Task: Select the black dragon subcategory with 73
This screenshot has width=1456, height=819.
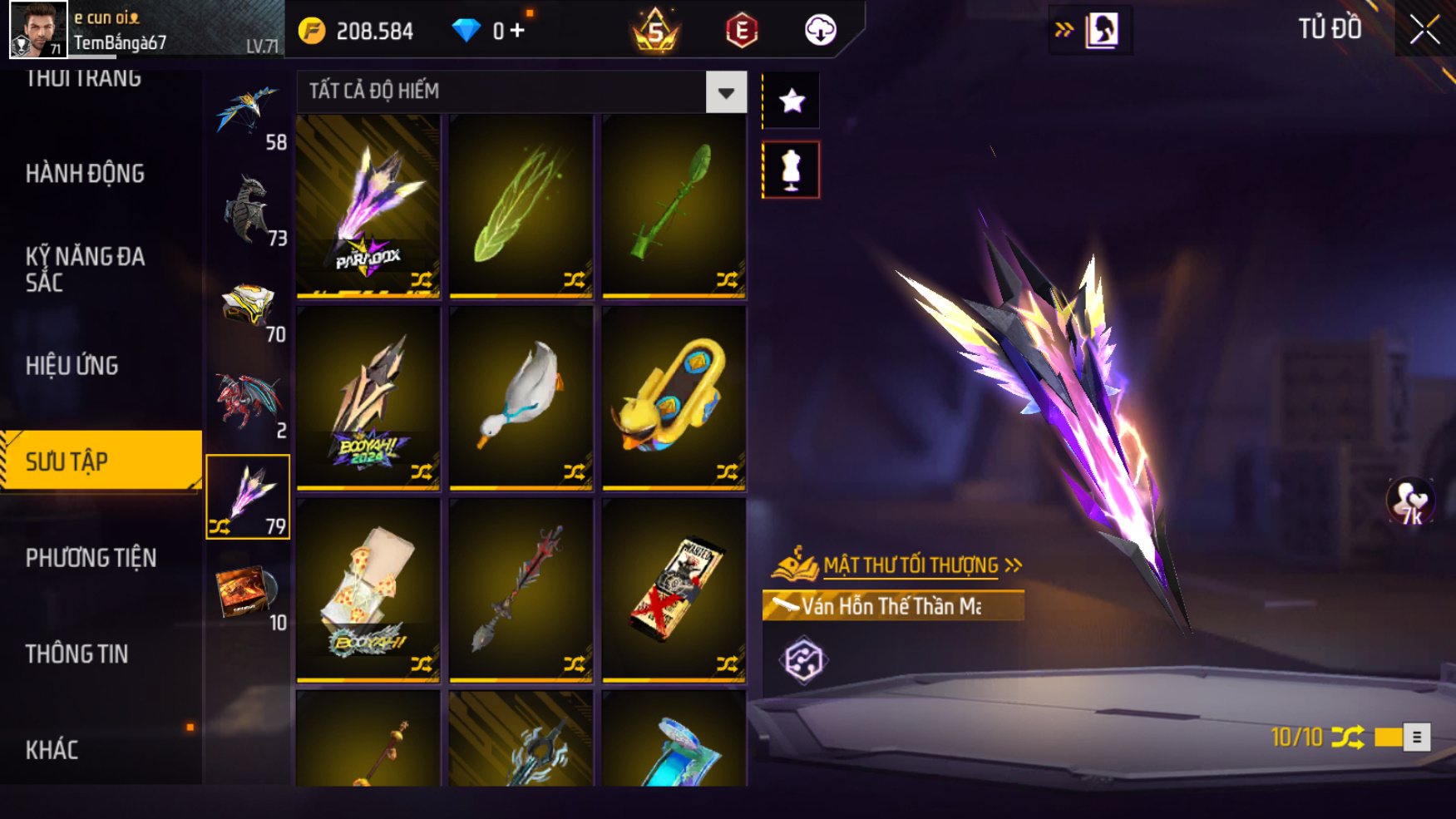Action: pos(249,211)
